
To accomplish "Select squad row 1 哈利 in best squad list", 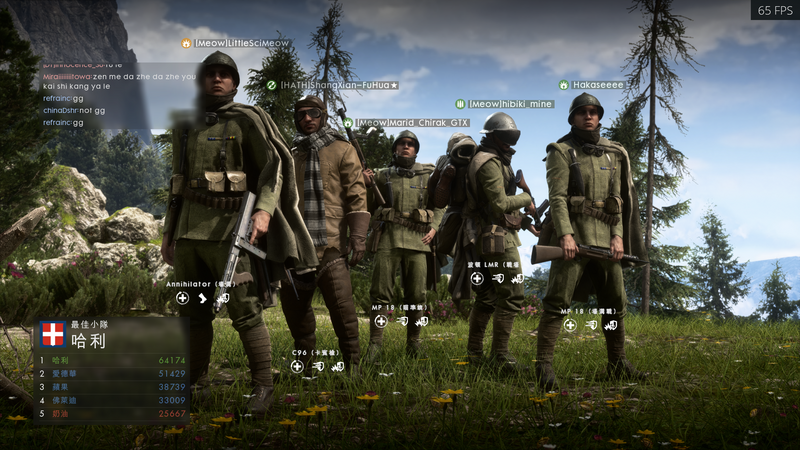I will pos(112,360).
